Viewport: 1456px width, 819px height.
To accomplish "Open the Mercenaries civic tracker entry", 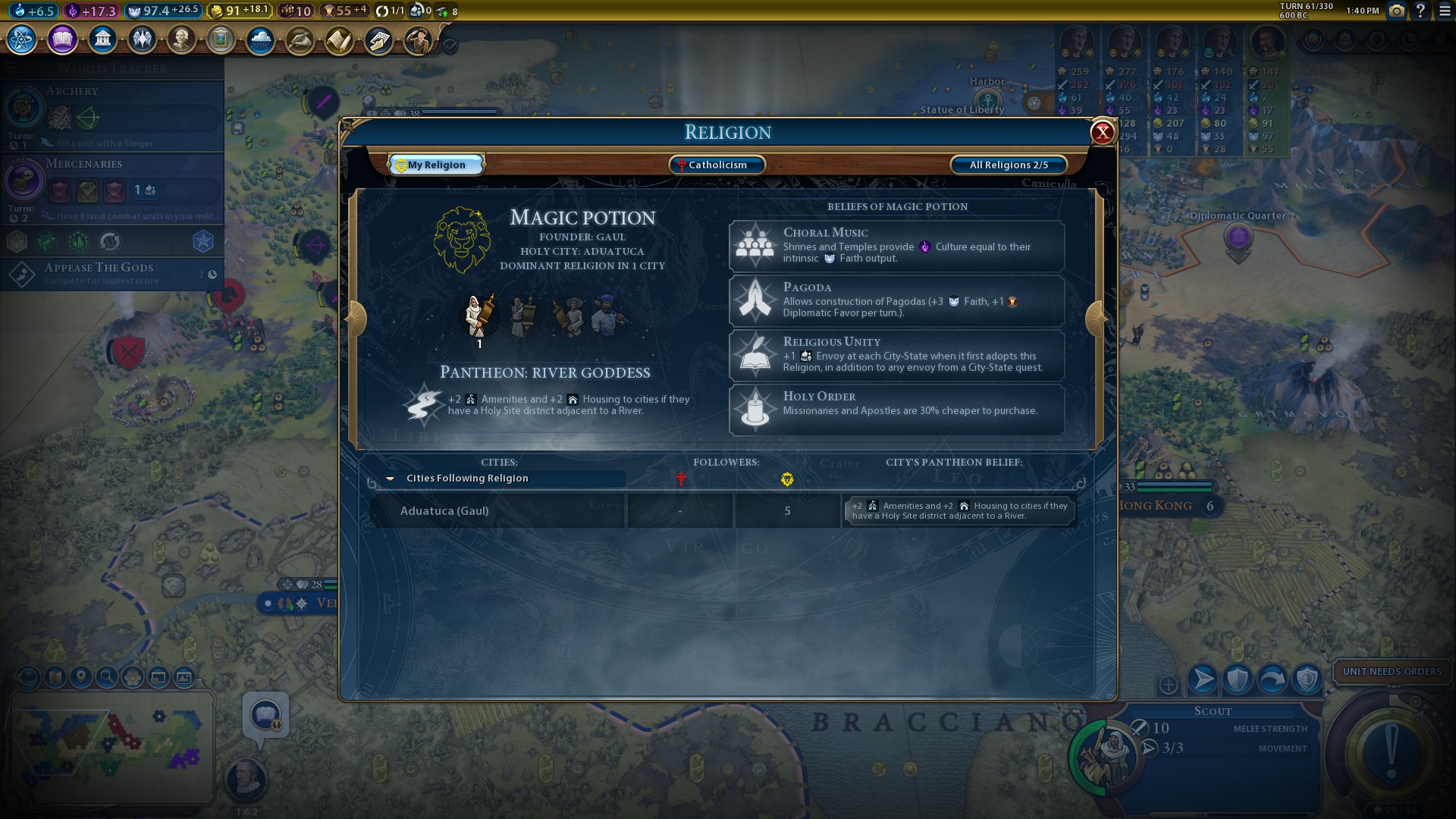I will (114, 186).
